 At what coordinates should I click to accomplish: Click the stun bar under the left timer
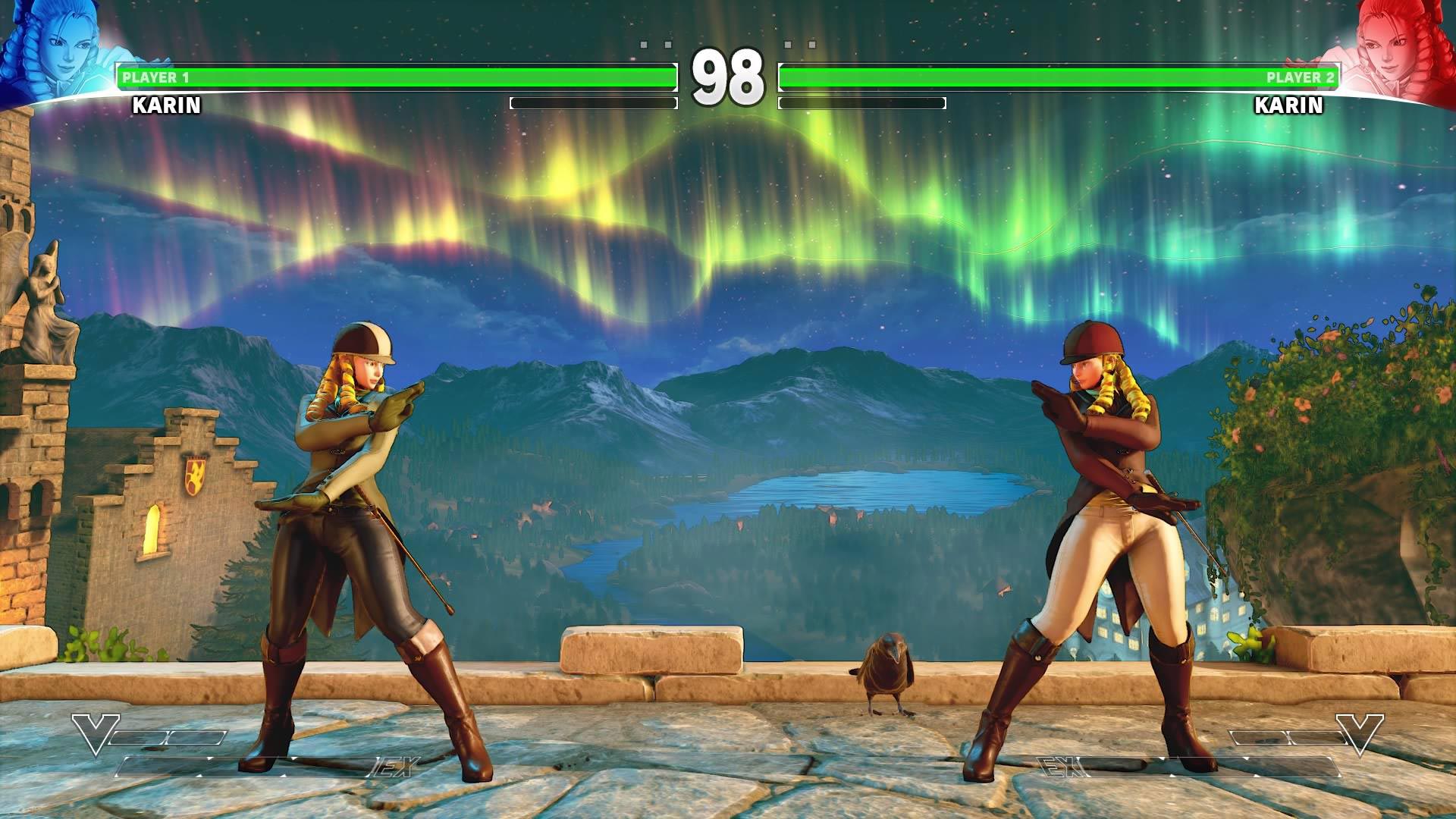[x=593, y=101]
